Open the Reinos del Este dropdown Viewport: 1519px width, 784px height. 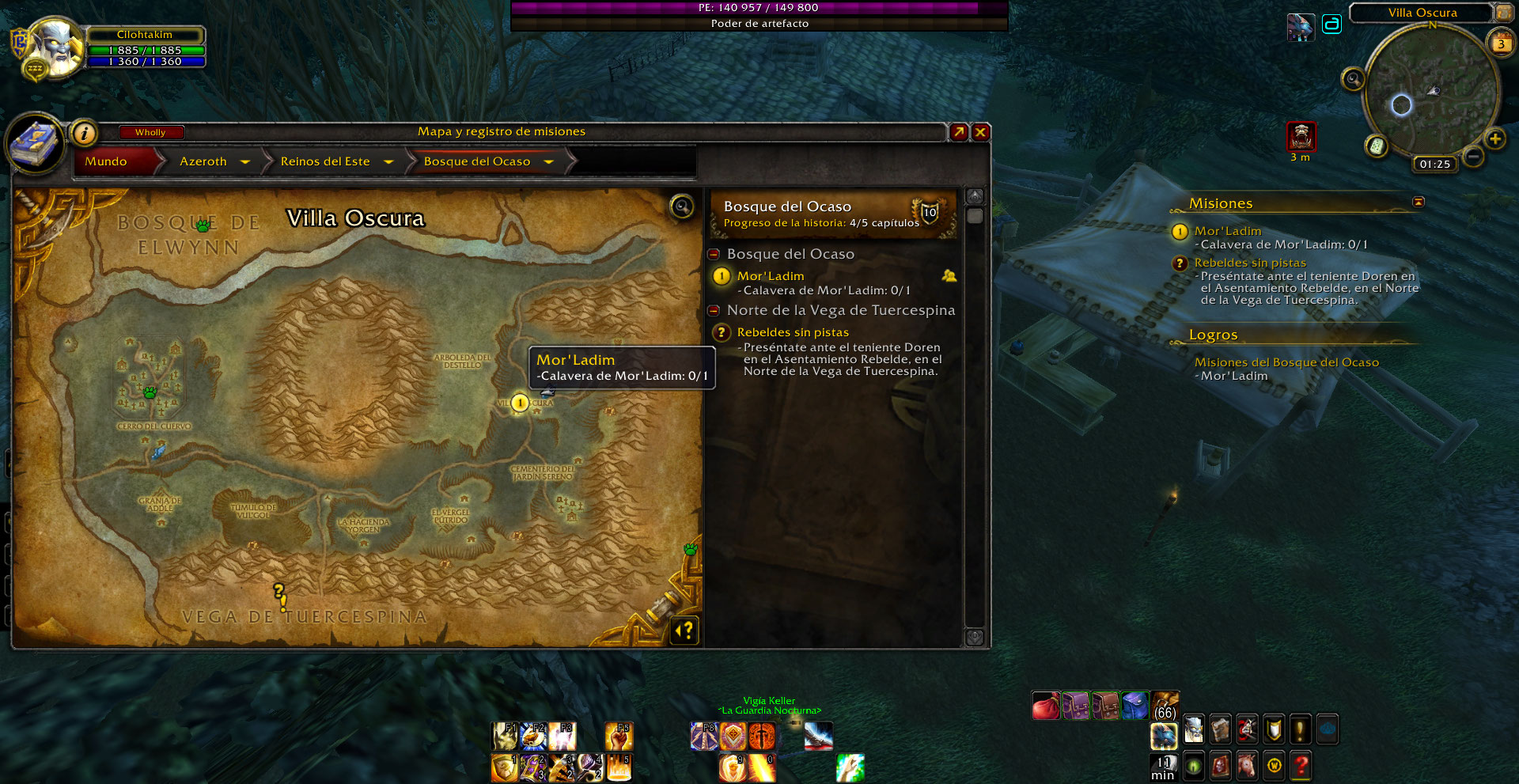click(x=388, y=161)
